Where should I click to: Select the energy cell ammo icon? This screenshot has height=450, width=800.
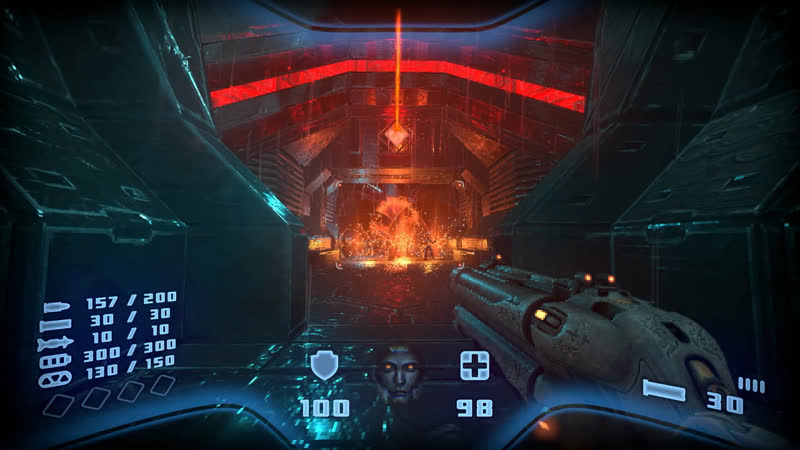tap(56, 362)
